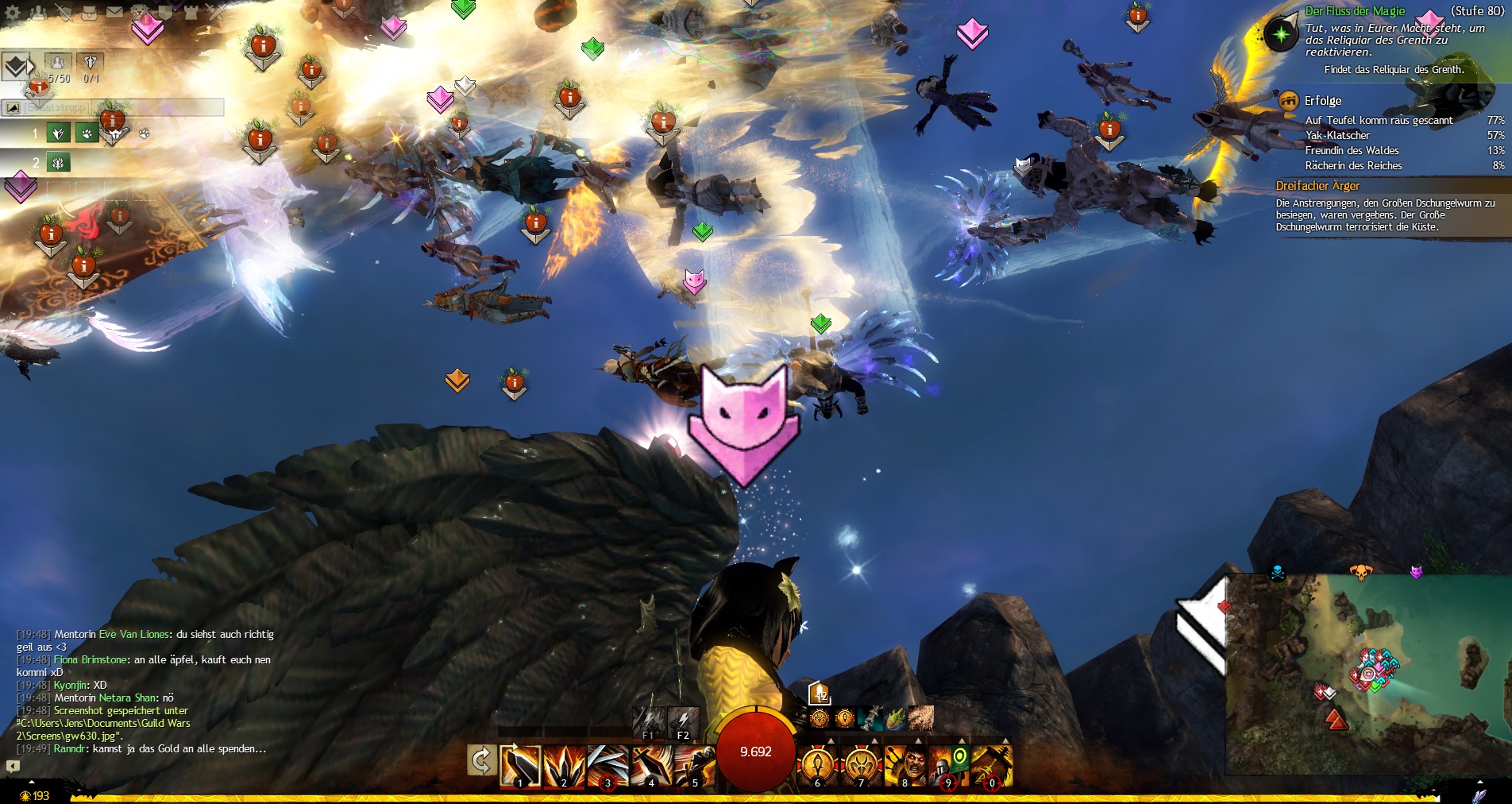Open the gear-shaped game menu icon

point(13,13)
